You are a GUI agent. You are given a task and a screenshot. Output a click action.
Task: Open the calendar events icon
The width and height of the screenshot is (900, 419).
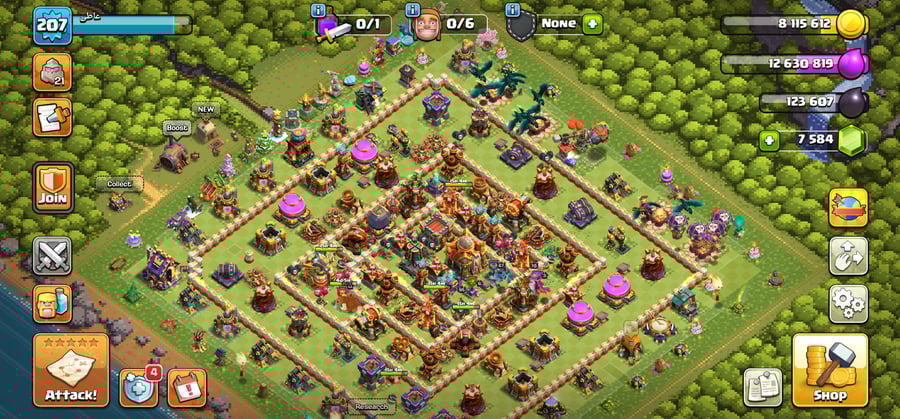tap(187, 387)
